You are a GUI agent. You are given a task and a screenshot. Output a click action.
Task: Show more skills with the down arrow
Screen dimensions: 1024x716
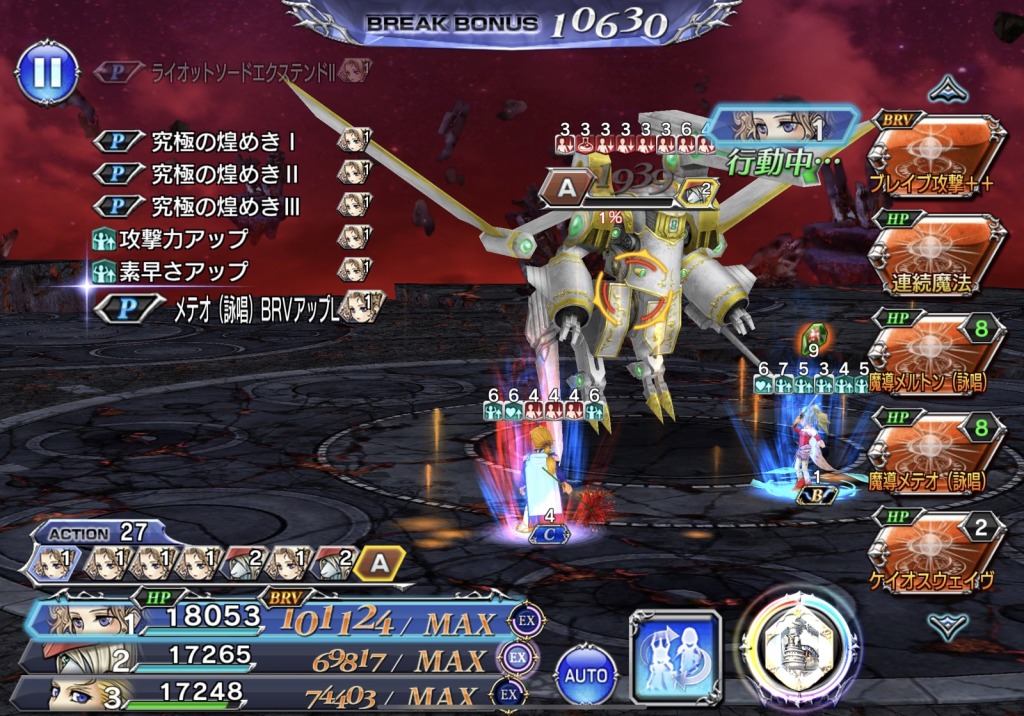tap(946, 625)
